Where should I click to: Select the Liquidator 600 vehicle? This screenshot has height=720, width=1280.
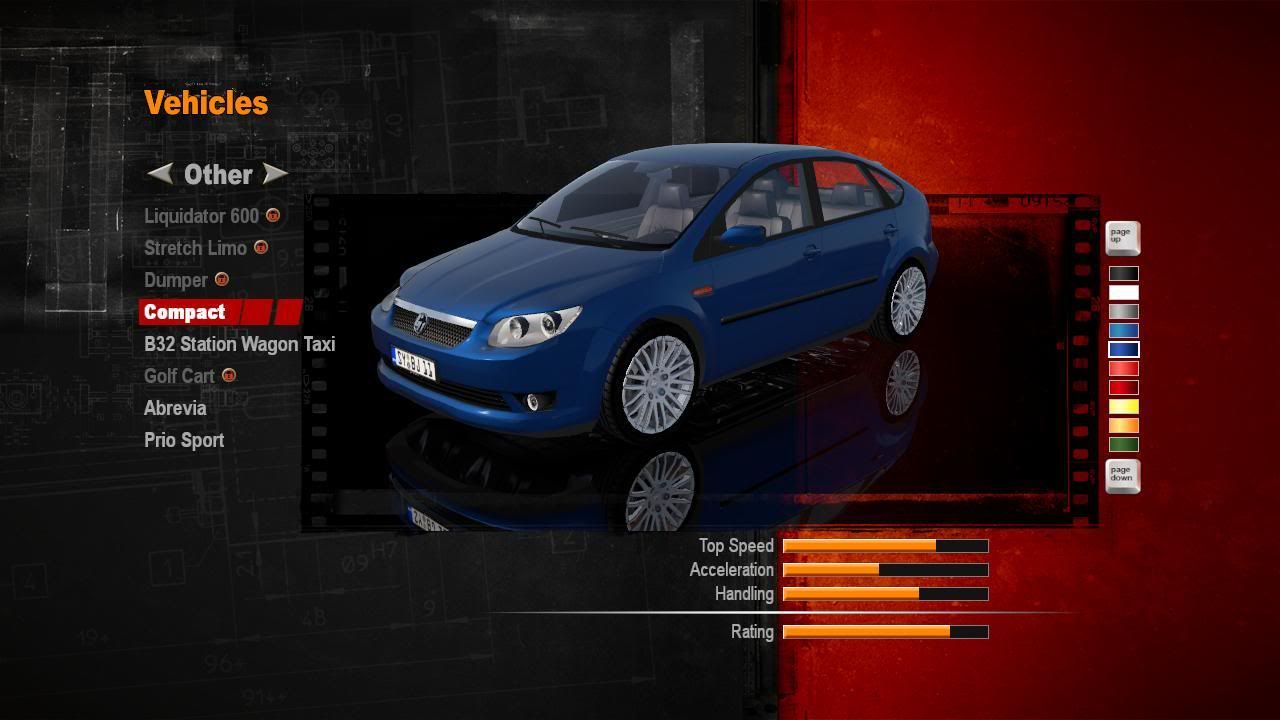coord(201,216)
